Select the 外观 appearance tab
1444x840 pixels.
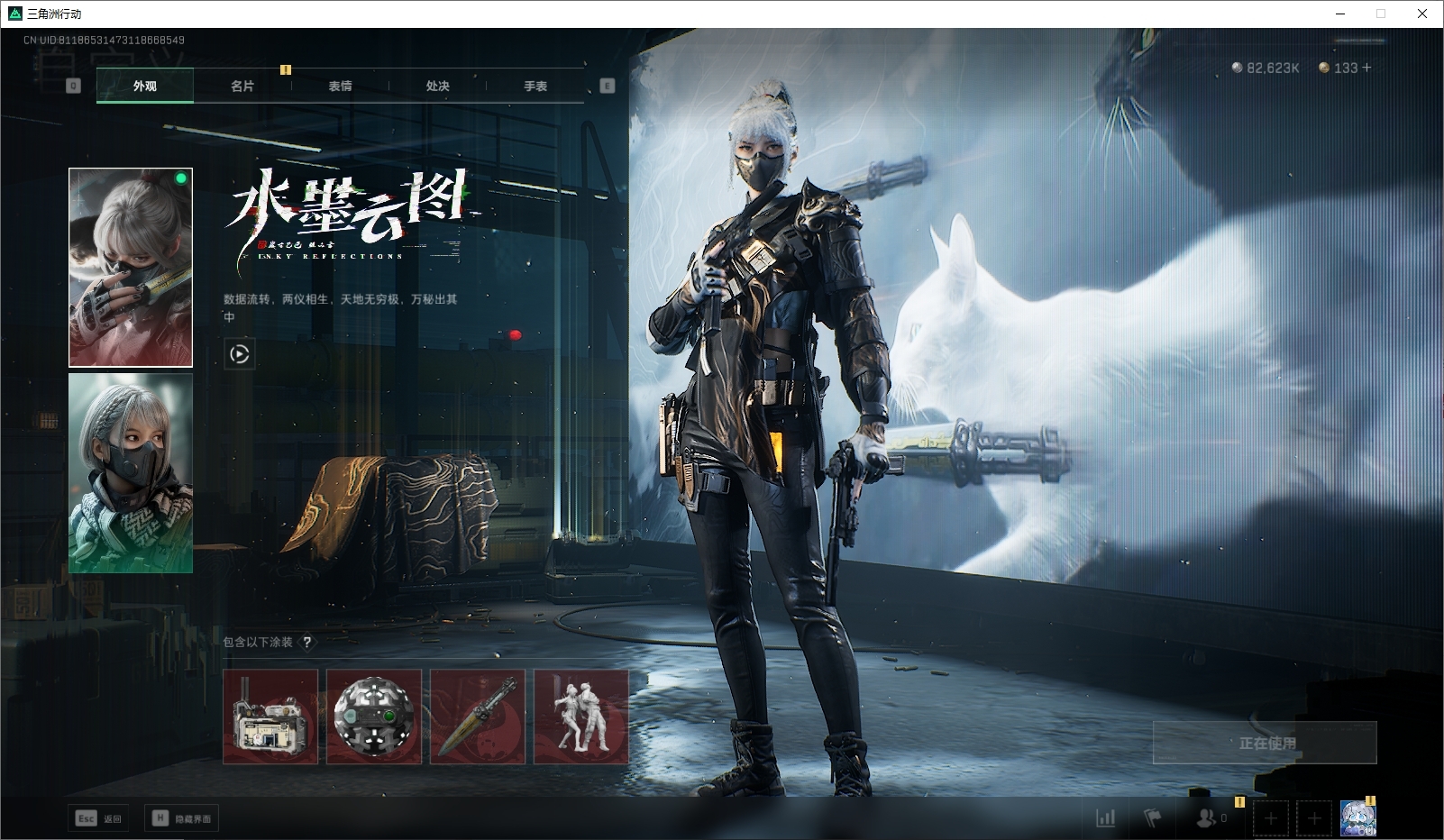[145, 87]
